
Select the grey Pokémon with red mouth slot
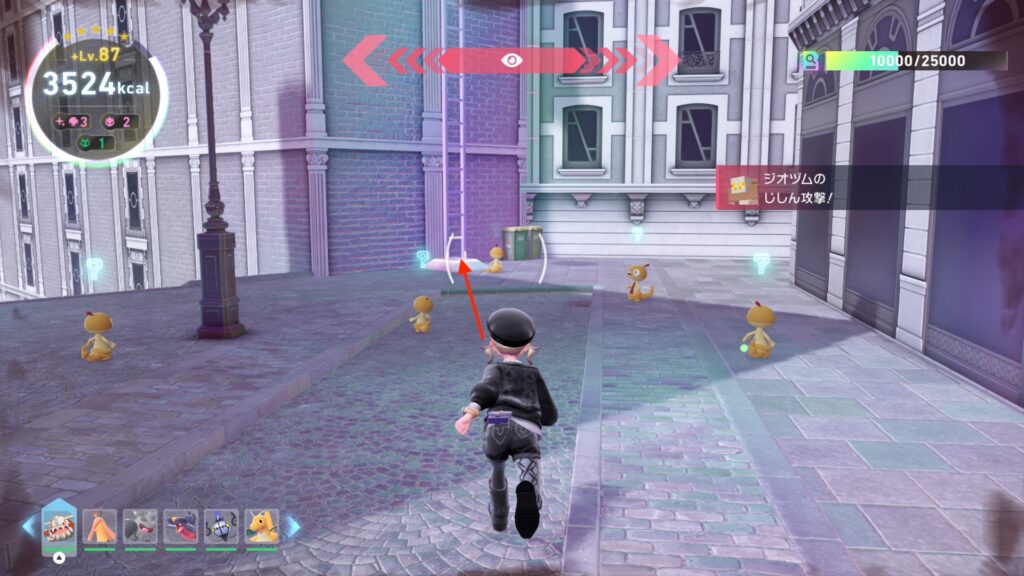click(139, 526)
